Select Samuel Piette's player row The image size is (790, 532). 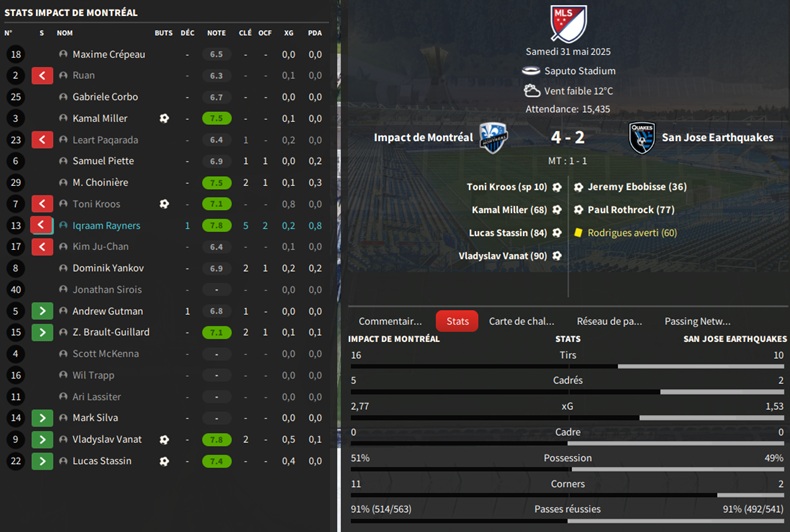coord(103,161)
